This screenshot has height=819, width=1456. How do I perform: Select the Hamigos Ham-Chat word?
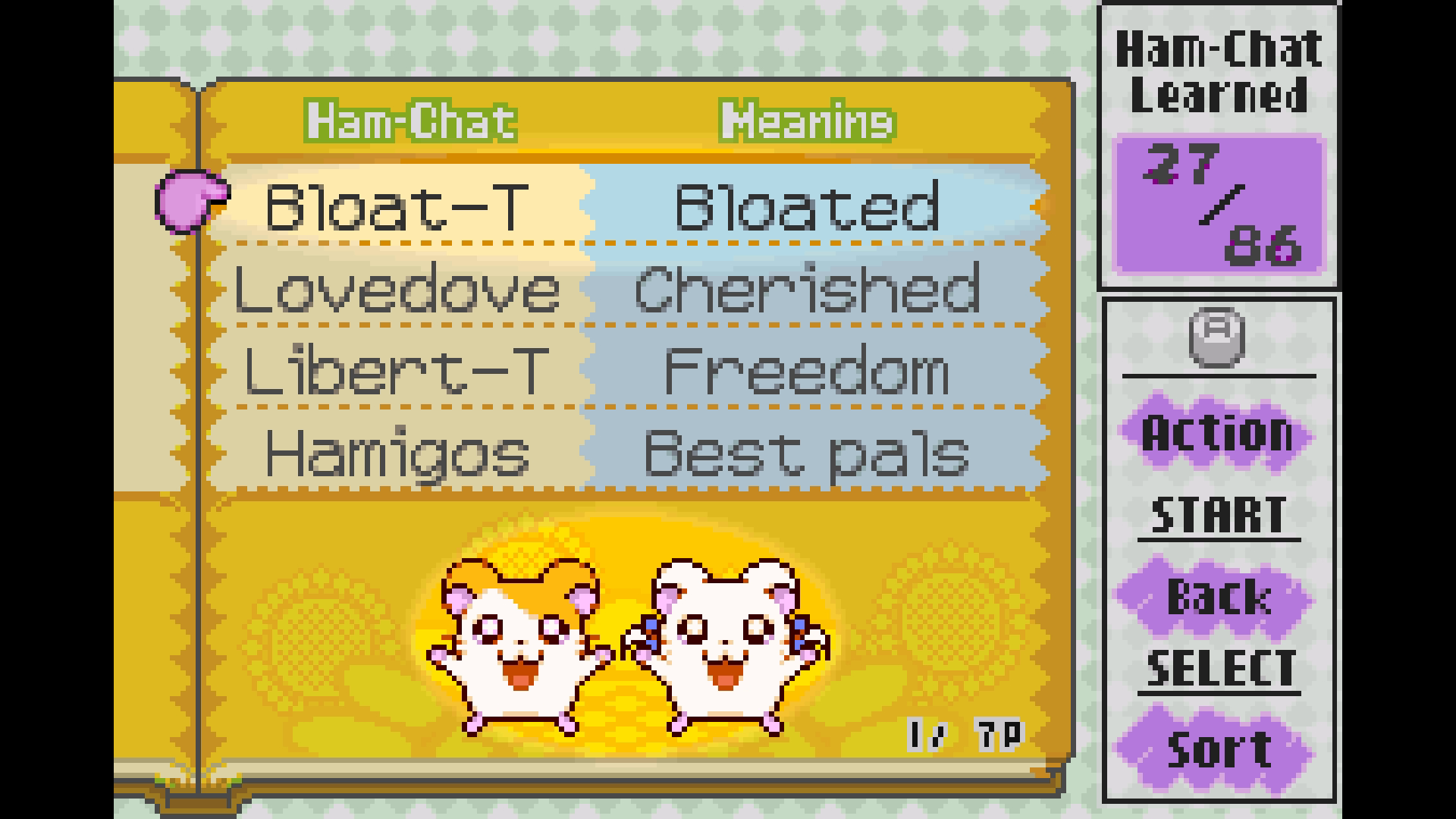[x=396, y=453]
